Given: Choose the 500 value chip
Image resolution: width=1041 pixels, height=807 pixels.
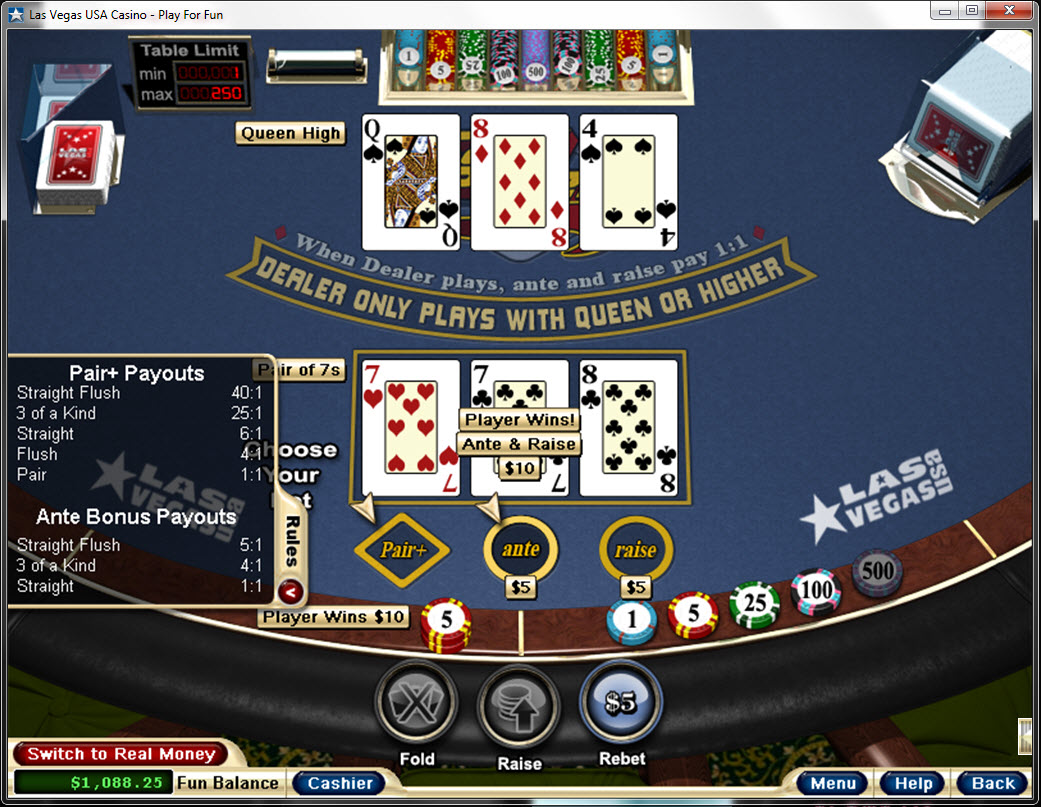Looking at the screenshot, I should pos(877,573).
